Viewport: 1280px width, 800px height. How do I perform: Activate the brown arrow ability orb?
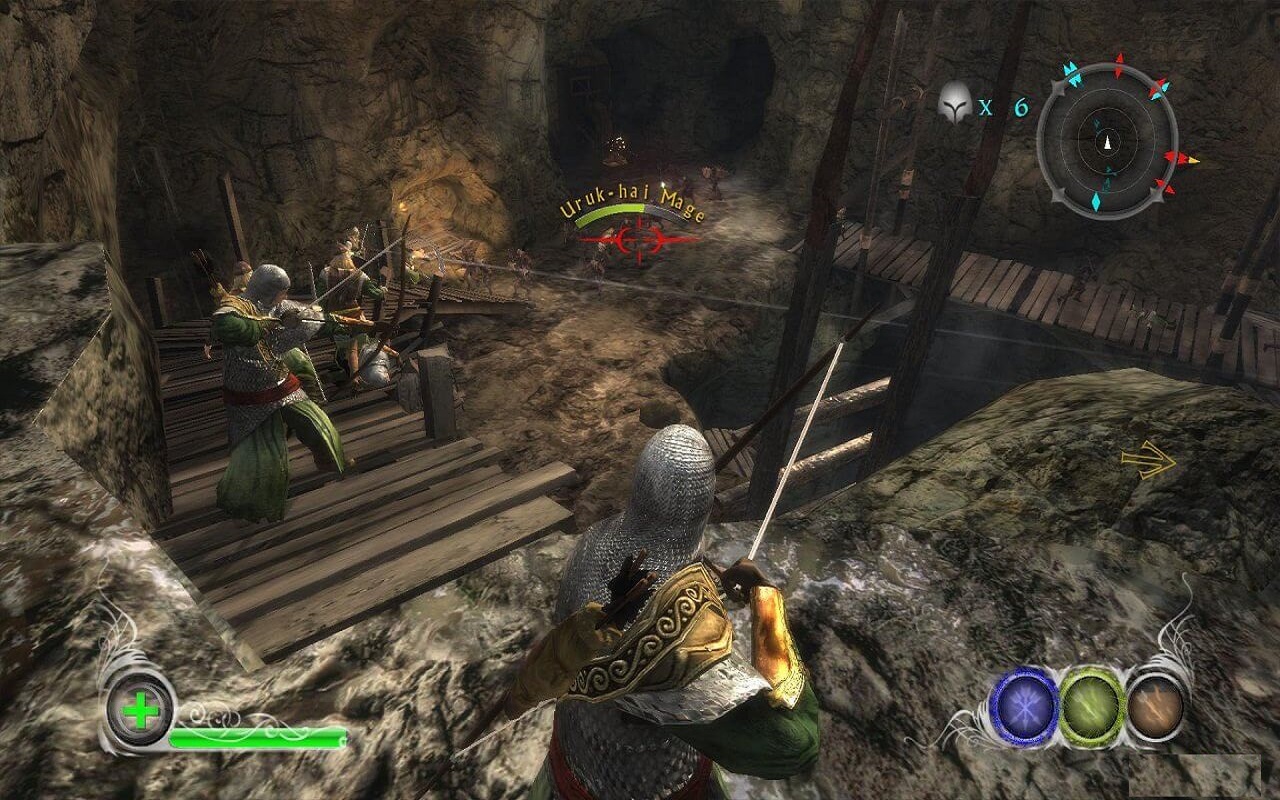tap(1156, 706)
